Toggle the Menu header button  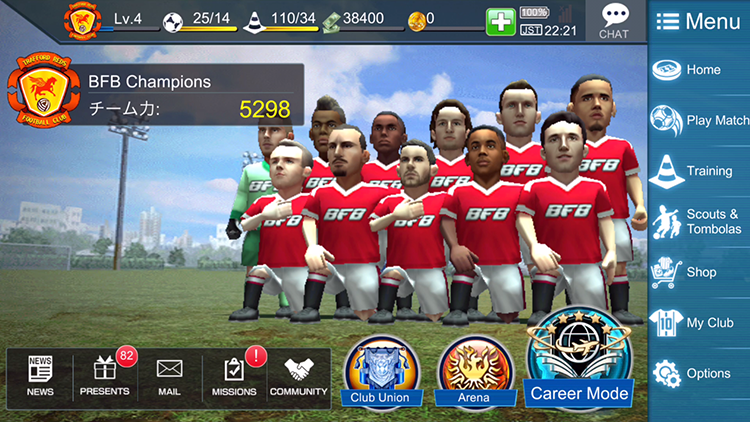coord(699,22)
